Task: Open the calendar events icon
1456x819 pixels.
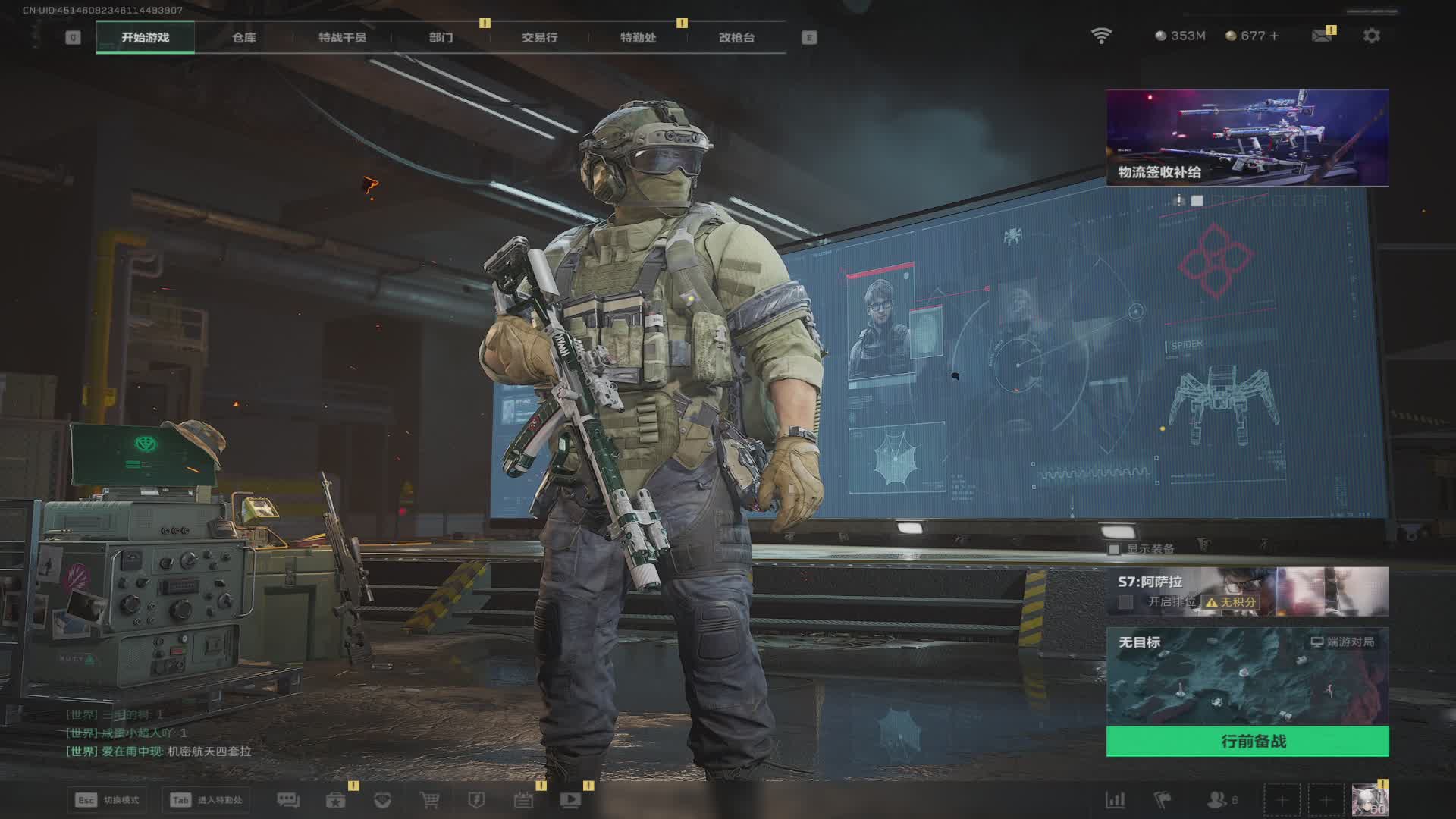Action: (523, 800)
